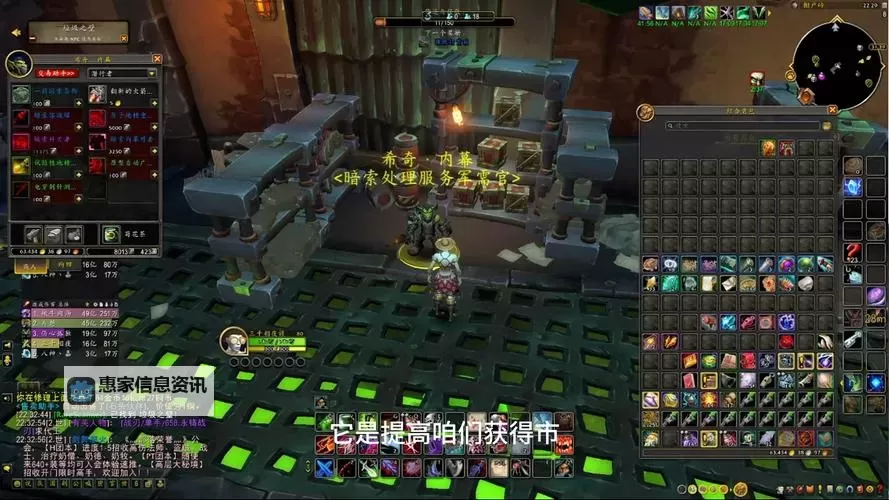Open the circular minimap

834,62
